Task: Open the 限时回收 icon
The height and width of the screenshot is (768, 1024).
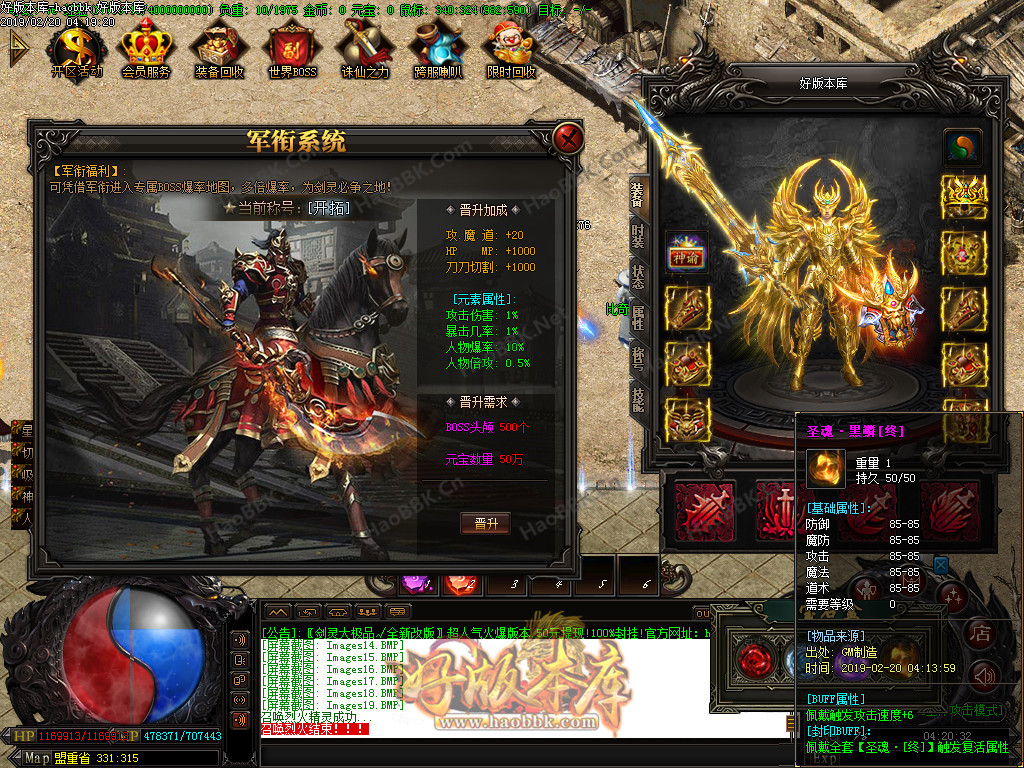Action: [511, 50]
